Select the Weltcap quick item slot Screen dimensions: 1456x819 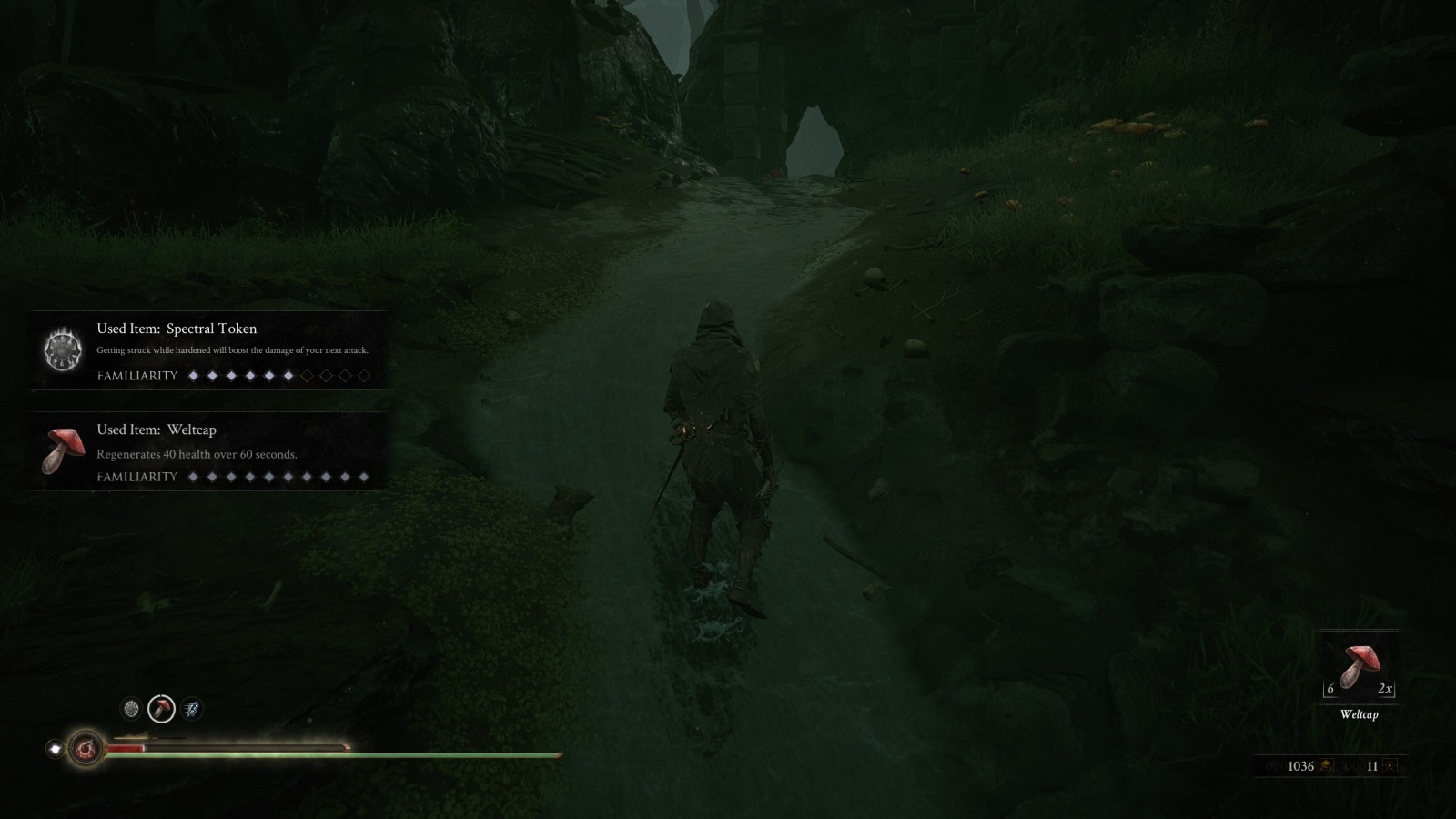[x=1359, y=667]
